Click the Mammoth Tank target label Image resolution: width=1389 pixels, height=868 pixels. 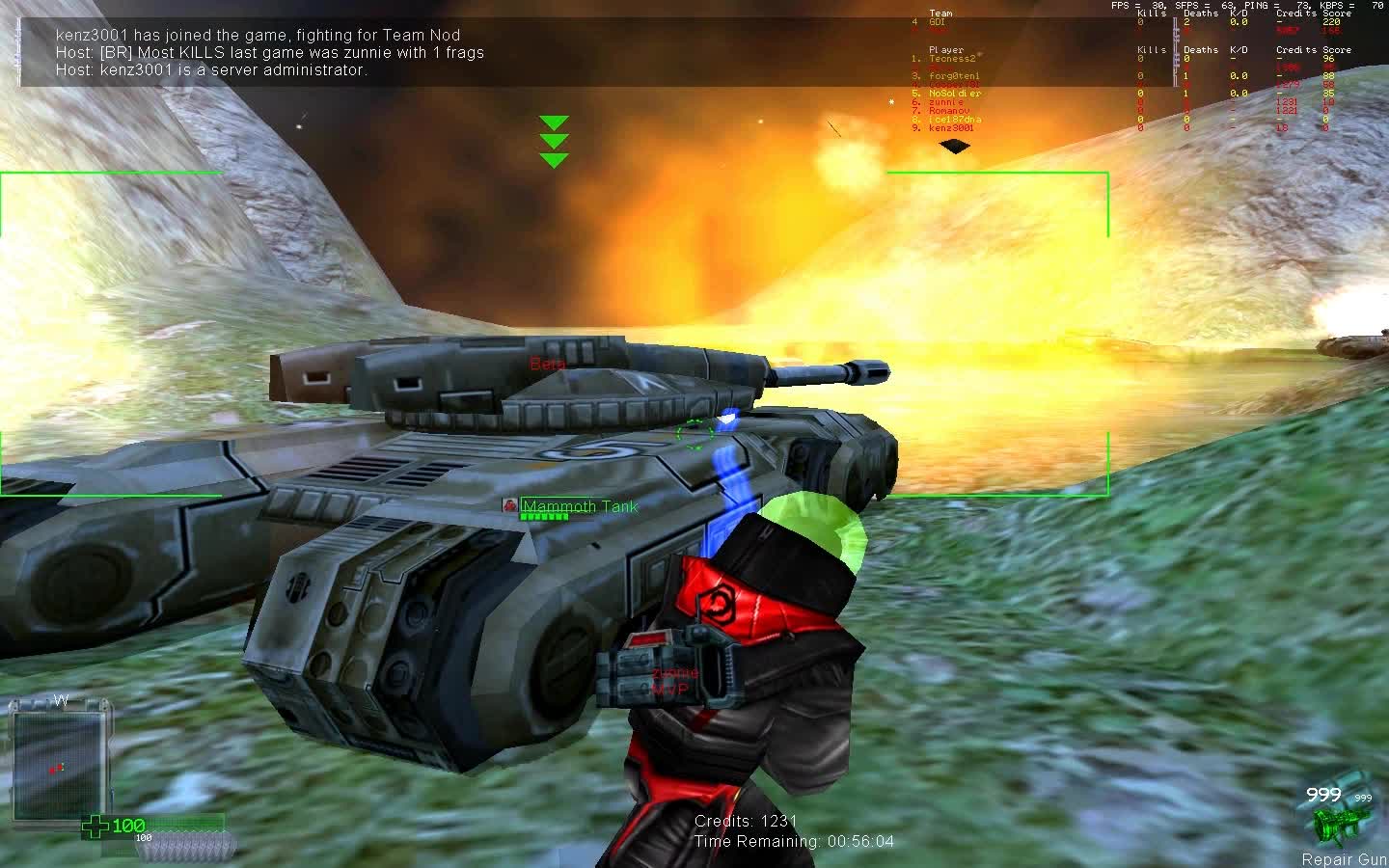pos(579,505)
